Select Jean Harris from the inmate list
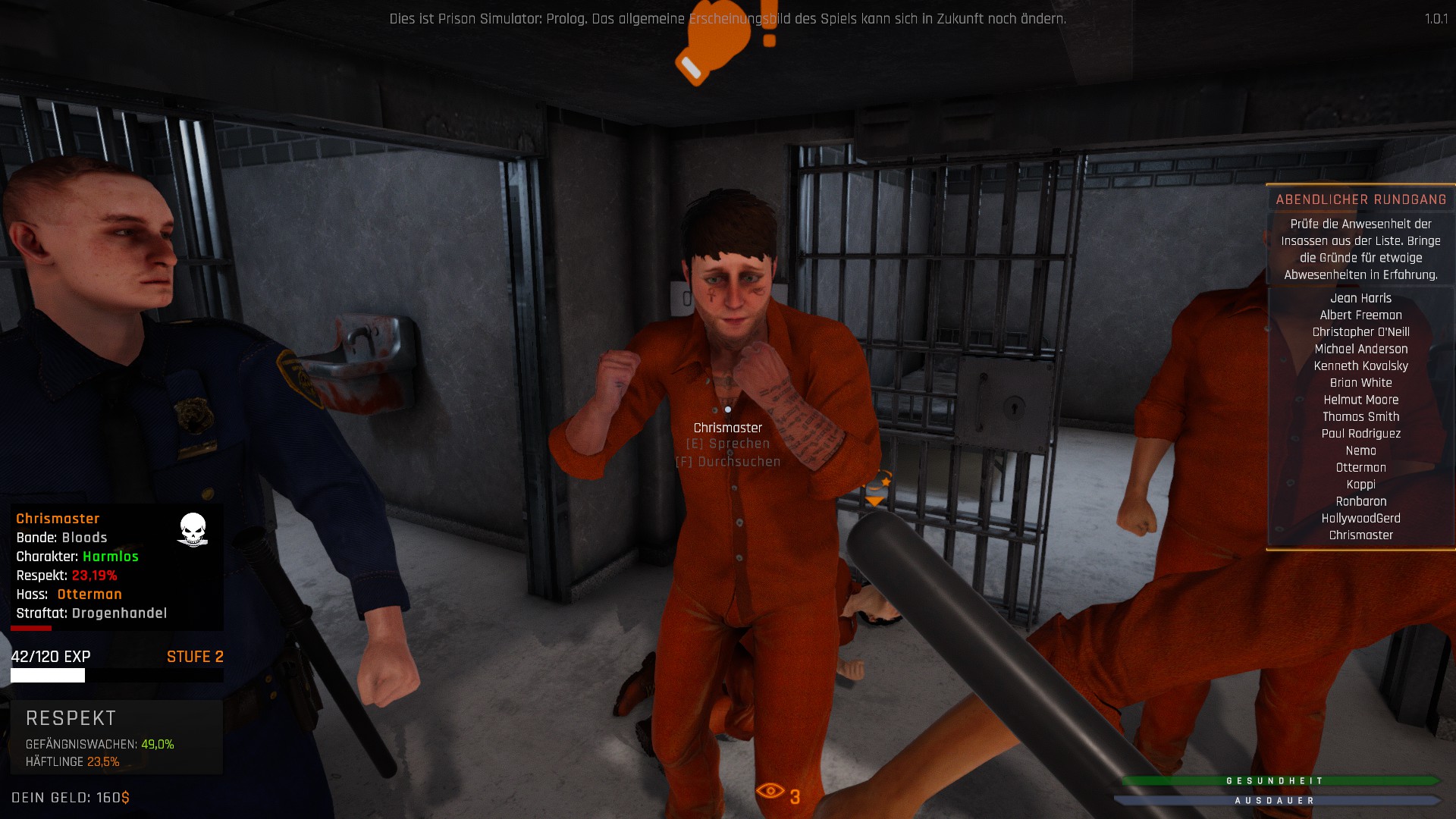Screen dimensions: 1456x819 (1363, 298)
